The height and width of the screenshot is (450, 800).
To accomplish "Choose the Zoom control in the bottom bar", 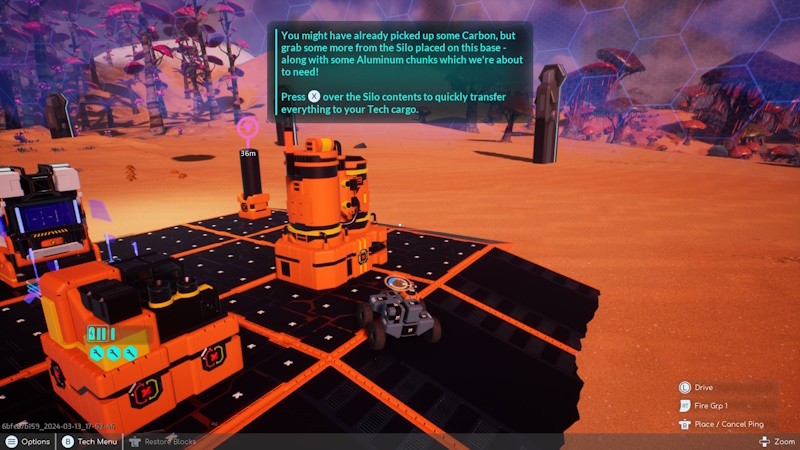I will coord(777,441).
